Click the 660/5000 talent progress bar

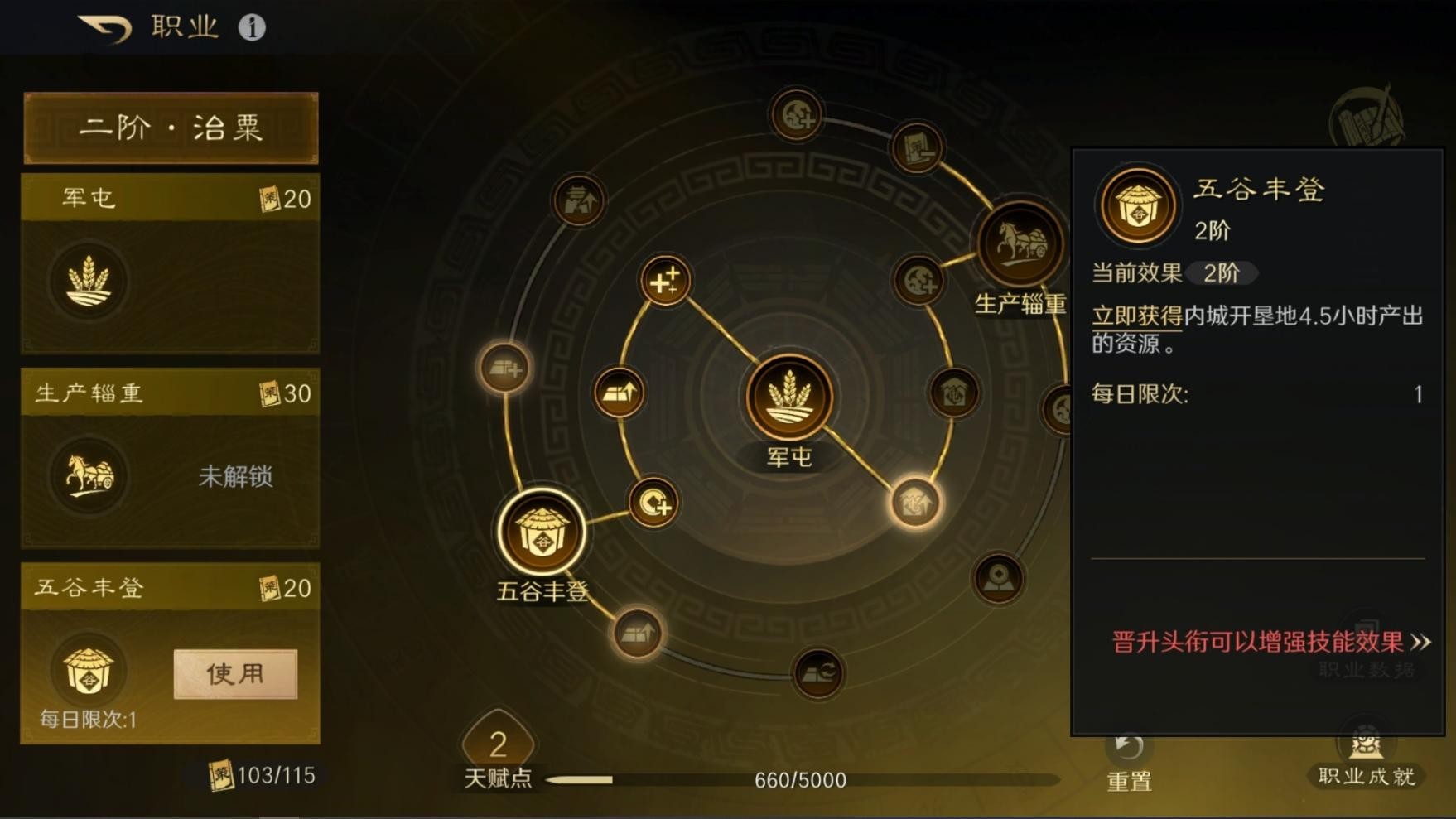pyautogui.click(x=799, y=779)
